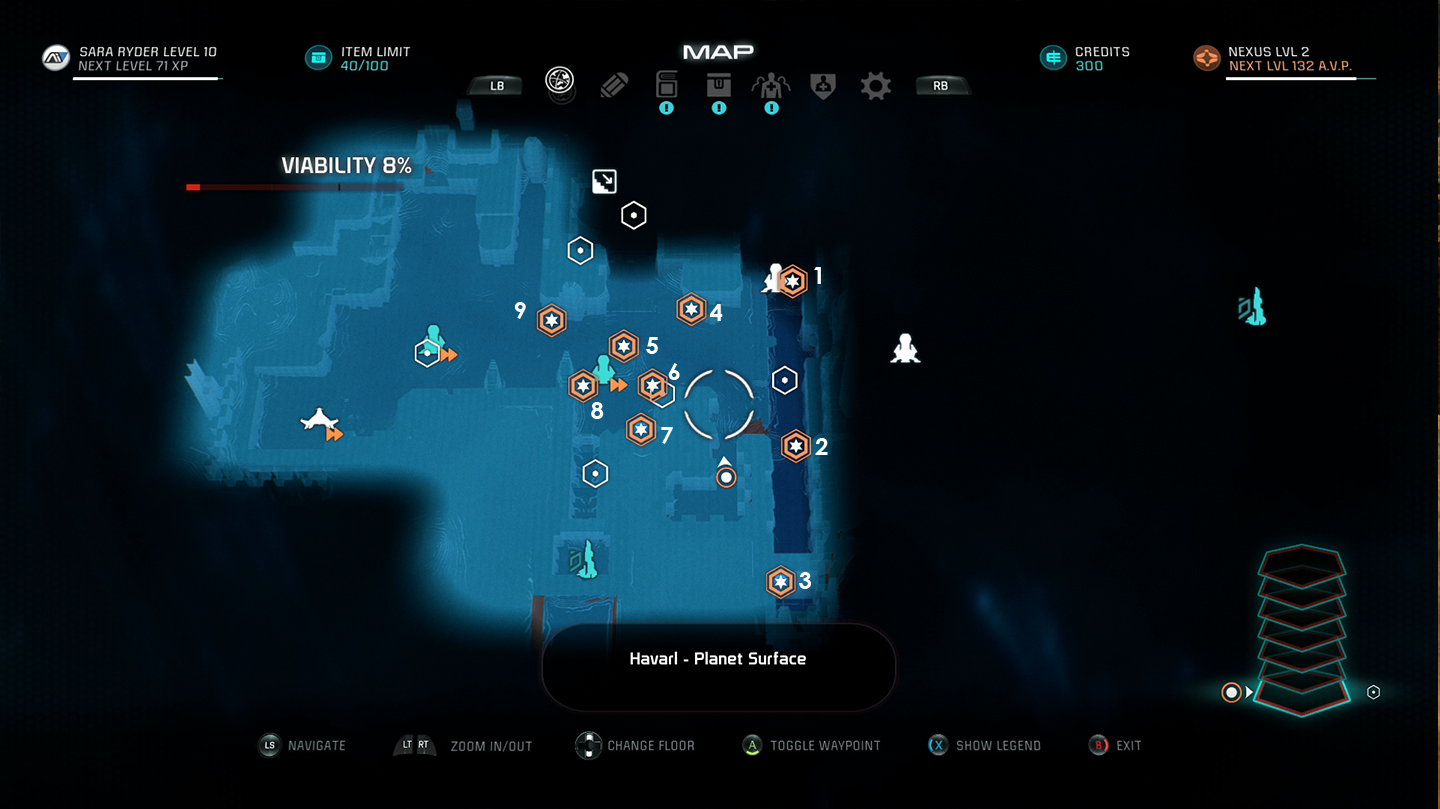
Task: Open the Character profile shield icon
Action: click(822, 85)
